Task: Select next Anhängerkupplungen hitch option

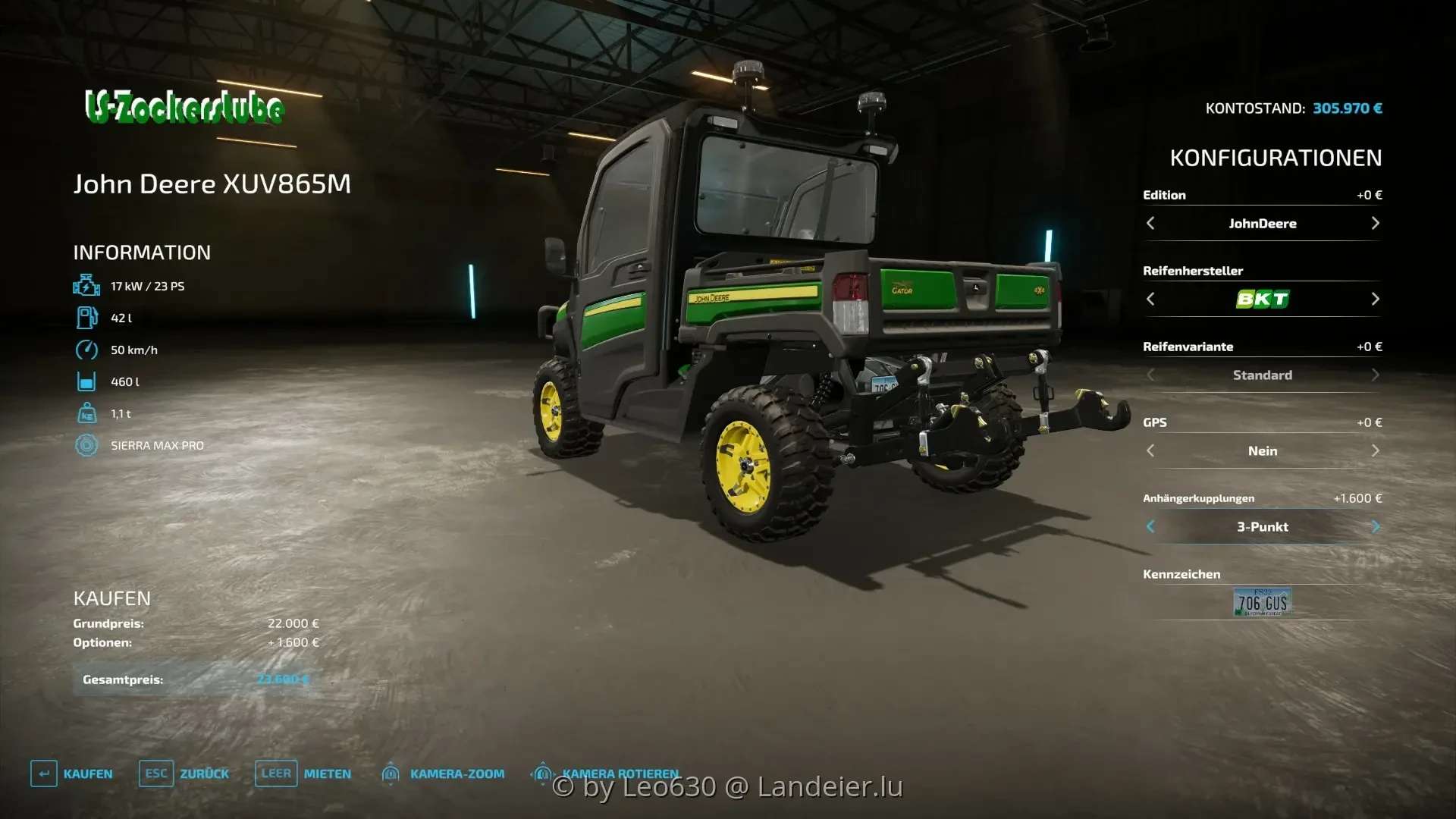Action: (1375, 526)
